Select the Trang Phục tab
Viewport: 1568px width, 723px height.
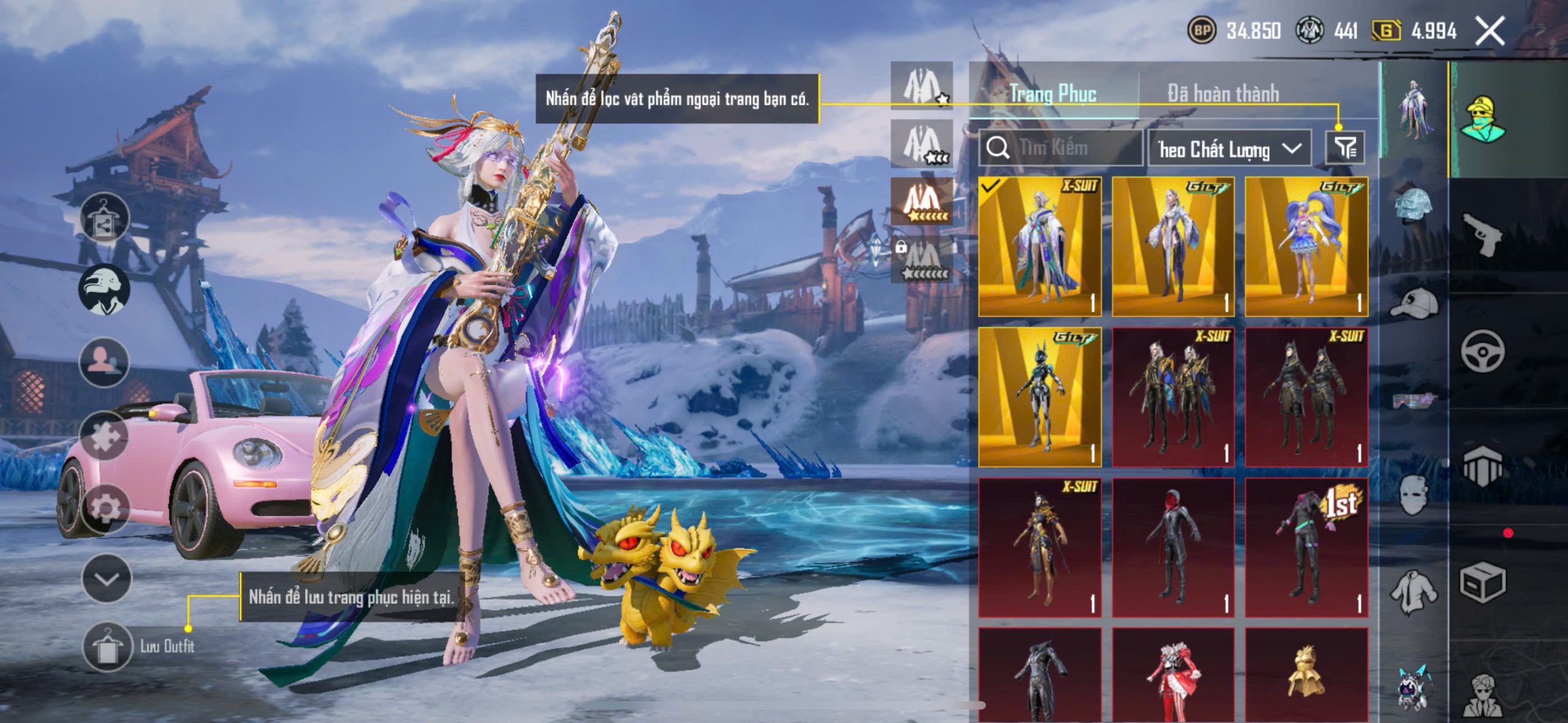1052,94
